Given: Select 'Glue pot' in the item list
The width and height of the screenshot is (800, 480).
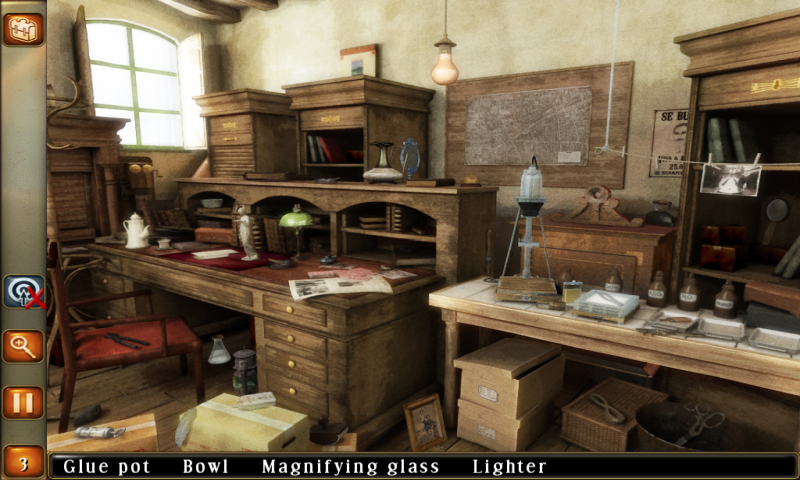Looking at the screenshot, I should 109,466.
